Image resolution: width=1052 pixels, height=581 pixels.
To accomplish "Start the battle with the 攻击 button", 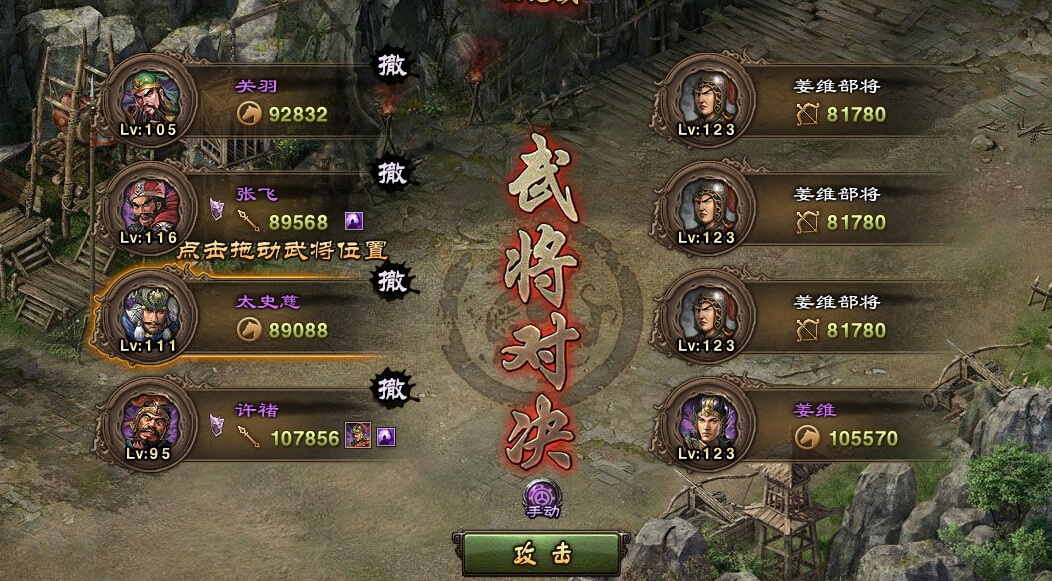I will (x=543, y=553).
